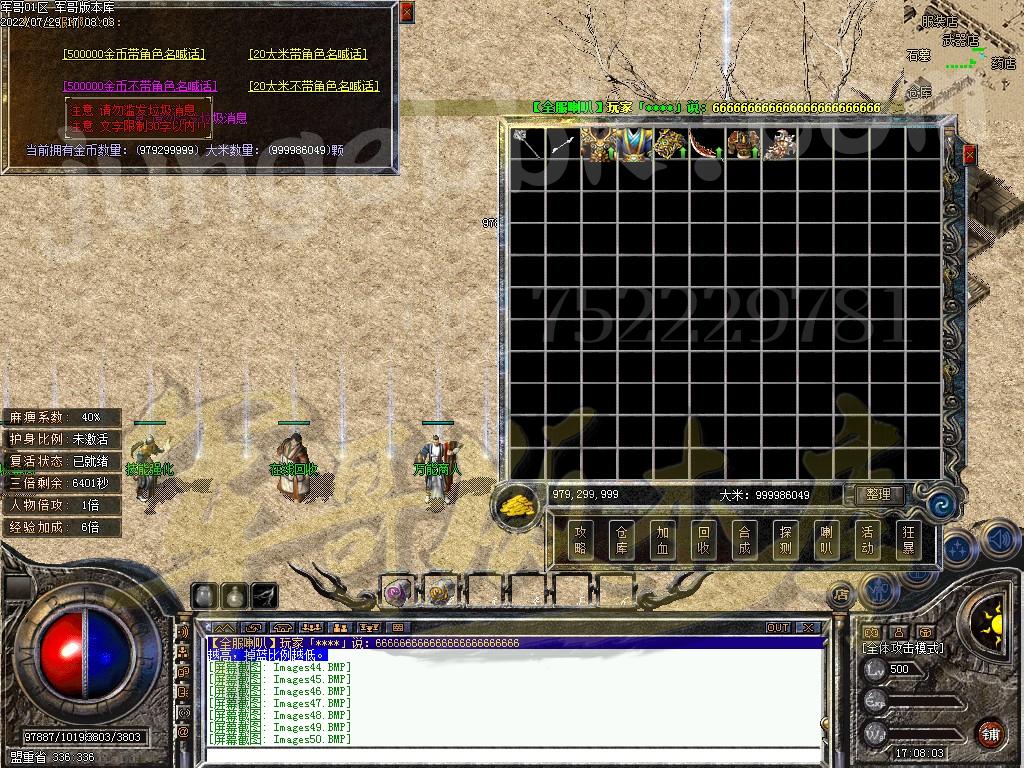This screenshot has width=1024, height=768.
Task: Click the gold coin pile icon
Action: (518, 505)
